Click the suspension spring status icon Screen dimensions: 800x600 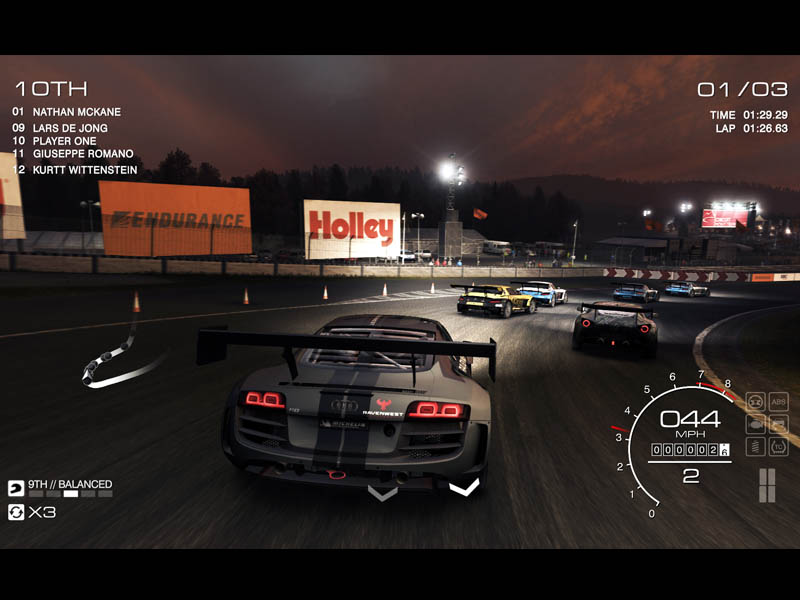point(755,446)
